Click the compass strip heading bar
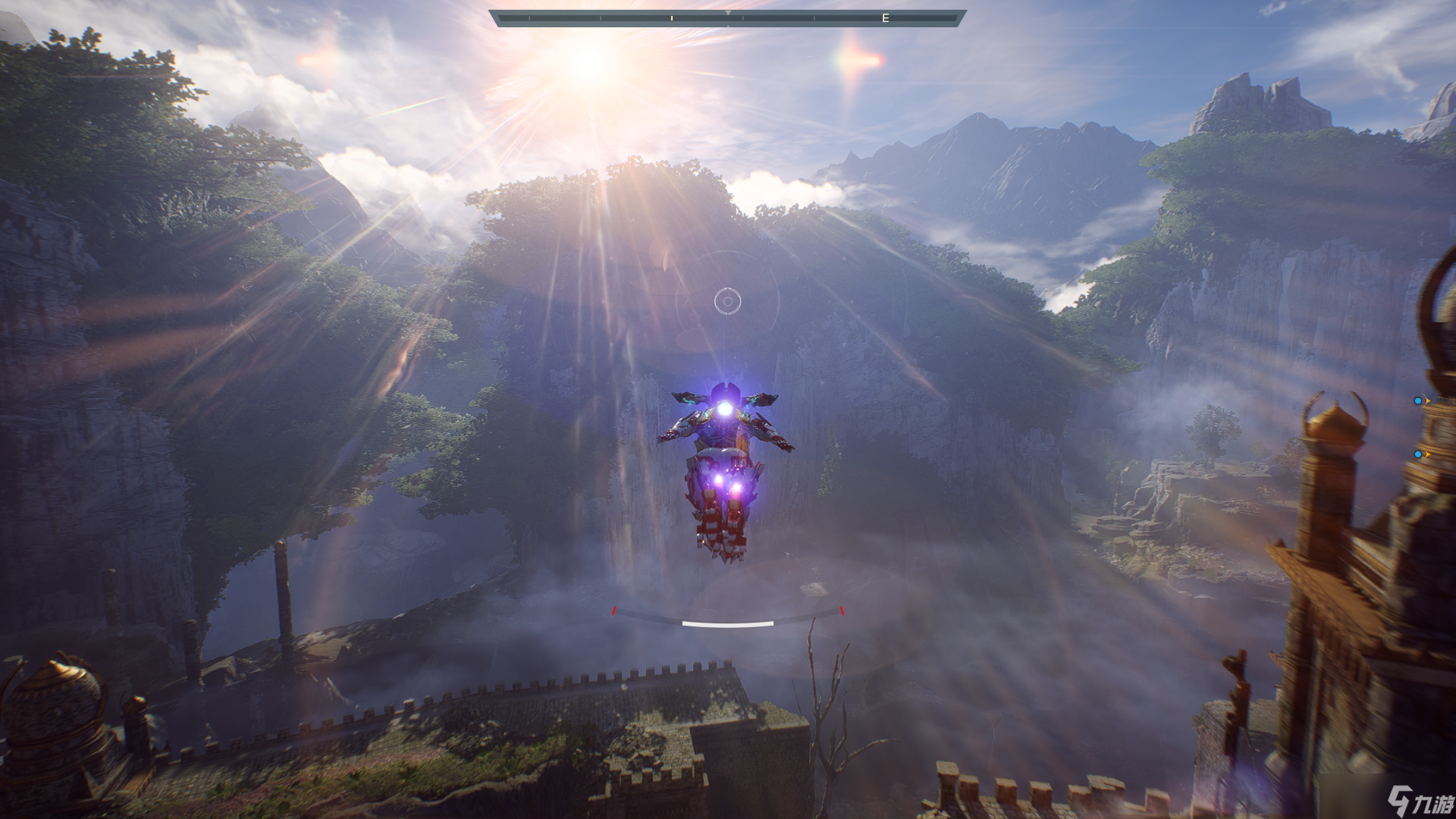The width and height of the screenshot is (1456, 819). click(x=726, y=18)
